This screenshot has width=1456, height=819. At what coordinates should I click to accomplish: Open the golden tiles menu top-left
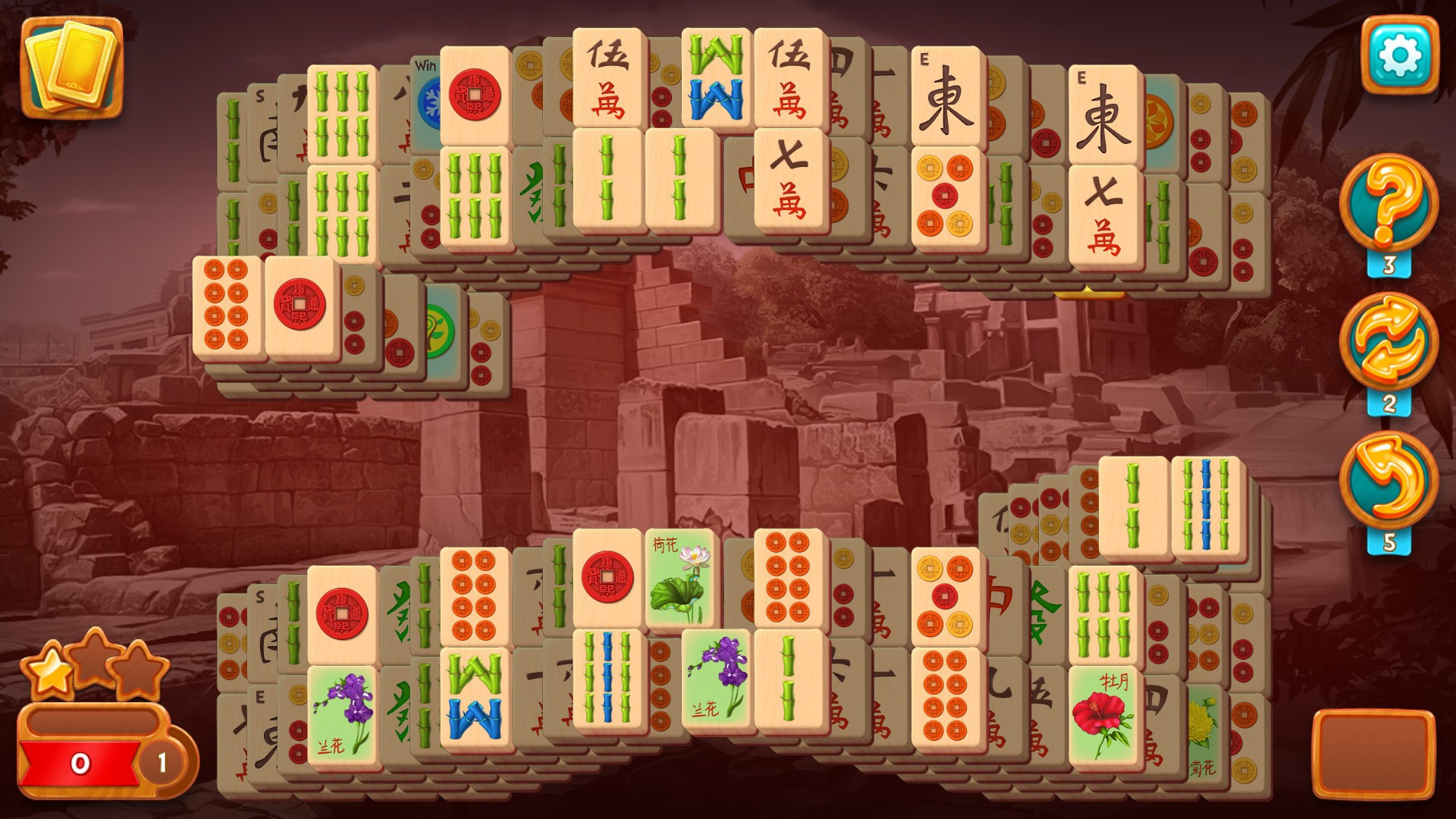point(71,67)
